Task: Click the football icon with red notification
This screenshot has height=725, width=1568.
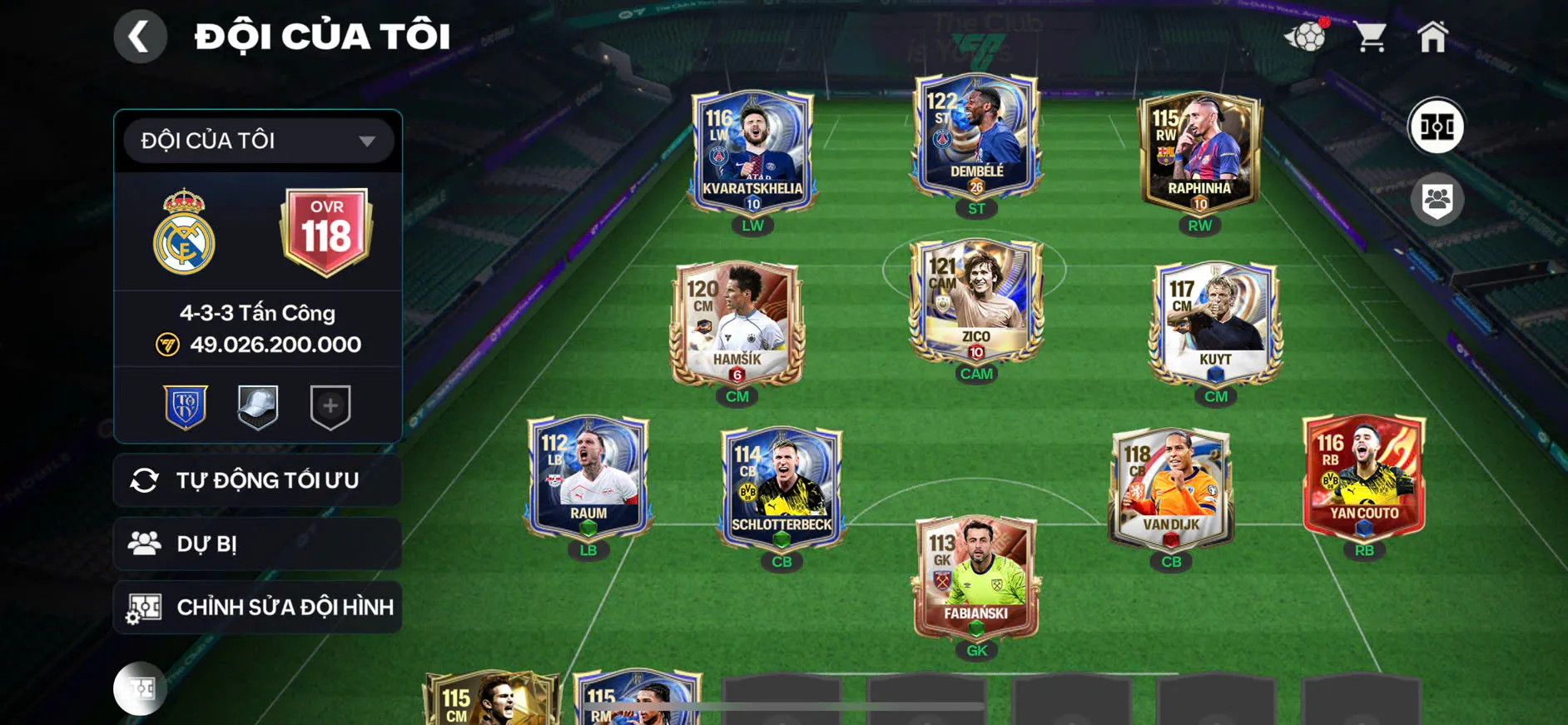Action: (x=1307, y=37)
